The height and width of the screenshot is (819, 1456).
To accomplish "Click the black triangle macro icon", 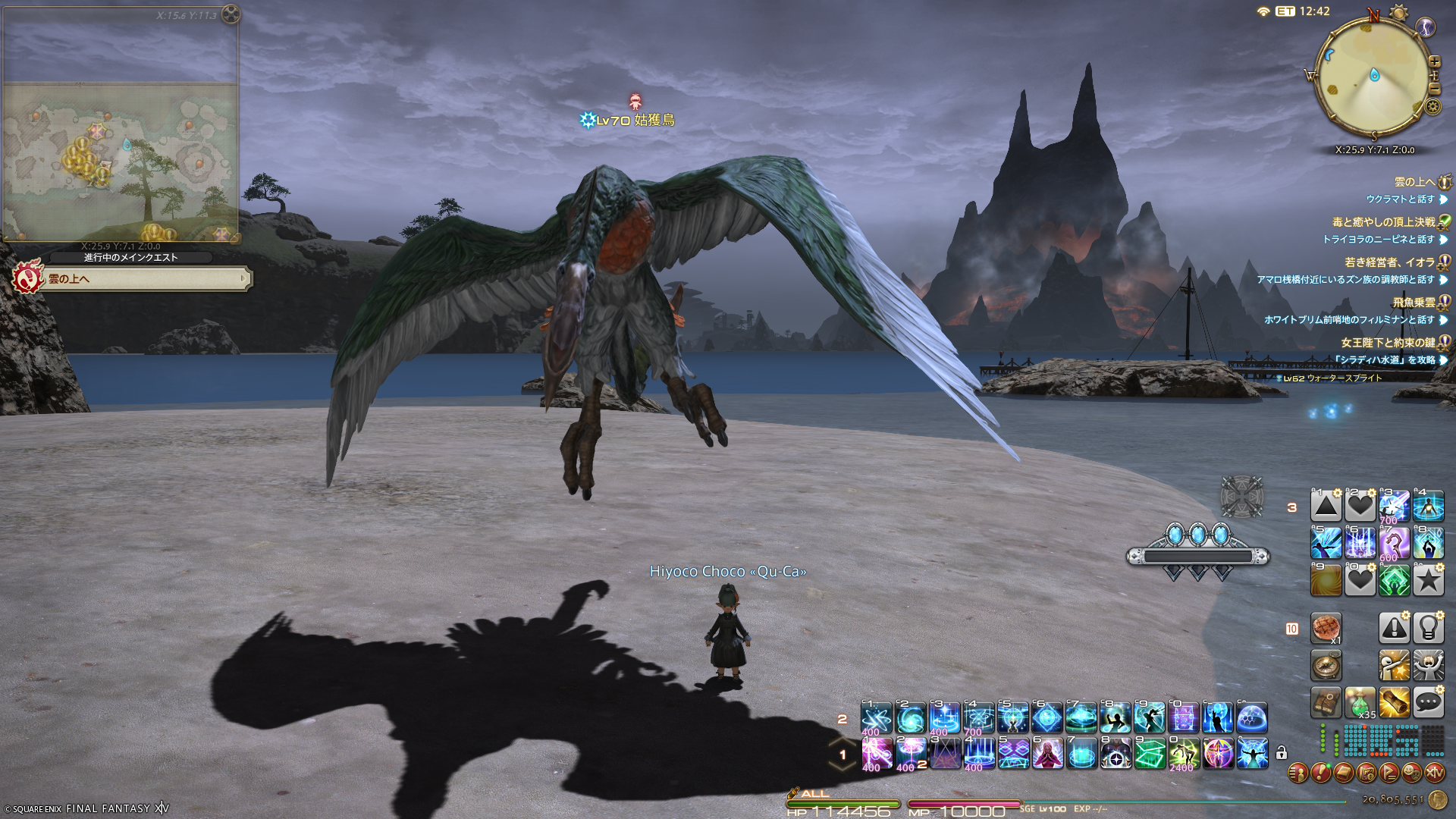I will tap(1326, 506).
